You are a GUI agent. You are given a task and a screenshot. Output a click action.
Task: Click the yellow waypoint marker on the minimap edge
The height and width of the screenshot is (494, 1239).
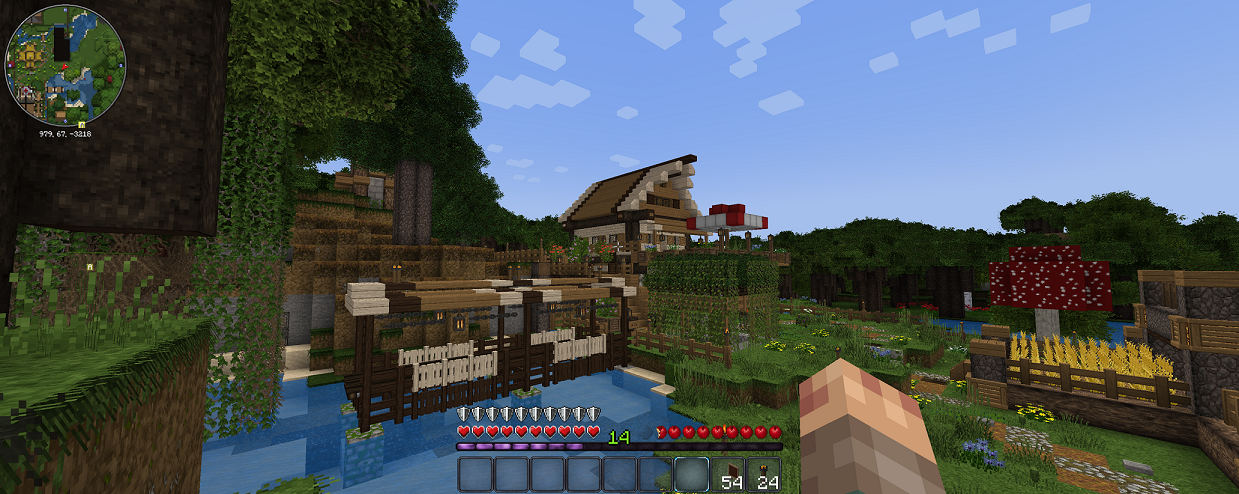click(81, 123)
